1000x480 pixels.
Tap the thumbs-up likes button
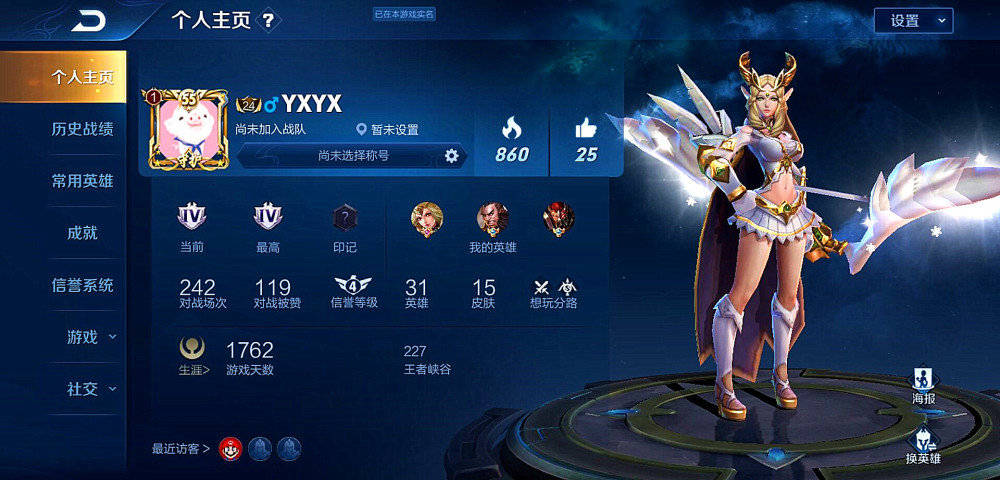click(x=586, y=130)
